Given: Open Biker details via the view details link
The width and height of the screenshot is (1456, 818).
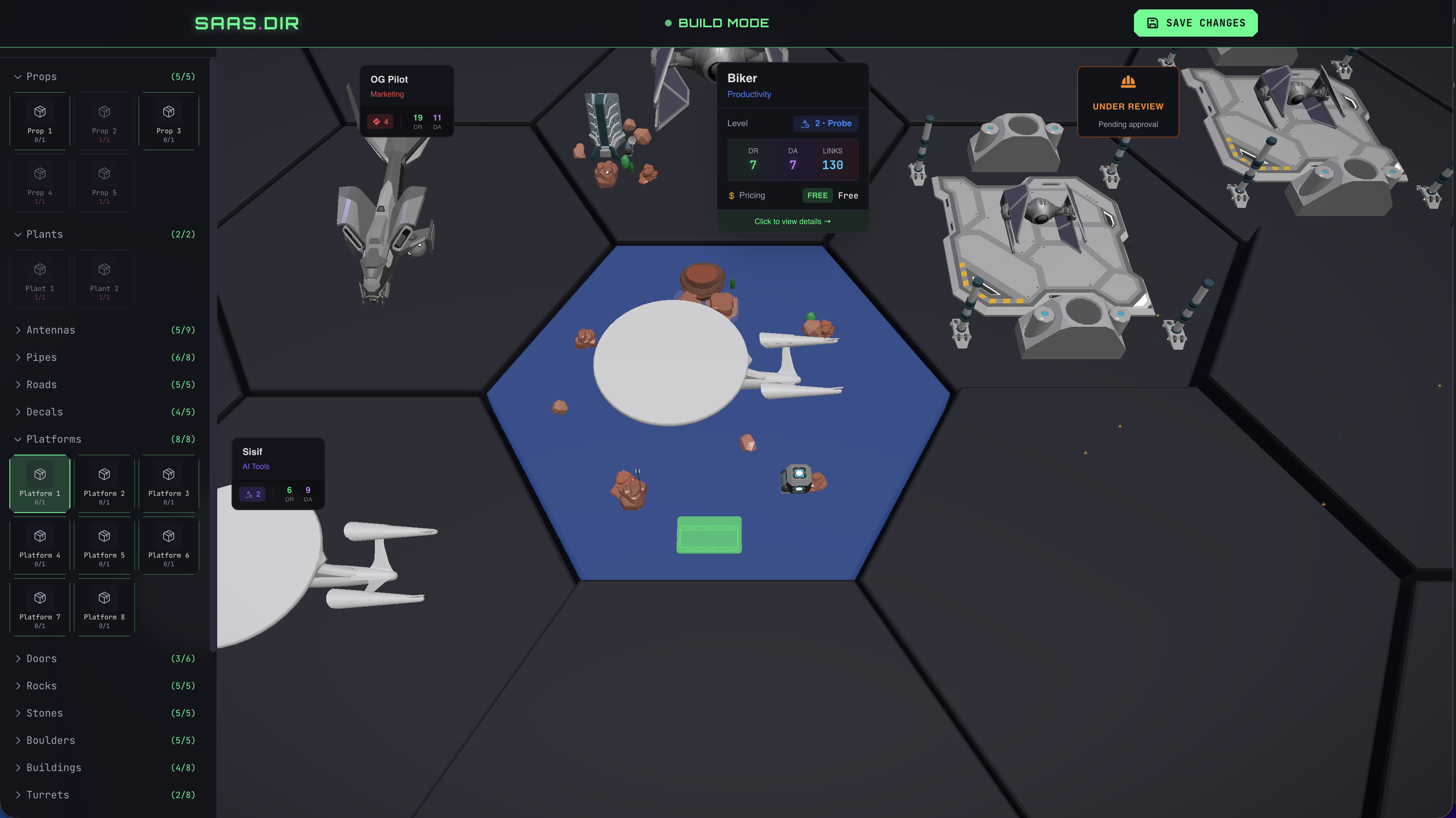Looking at the screenshot, I should (x=792, y=221).
